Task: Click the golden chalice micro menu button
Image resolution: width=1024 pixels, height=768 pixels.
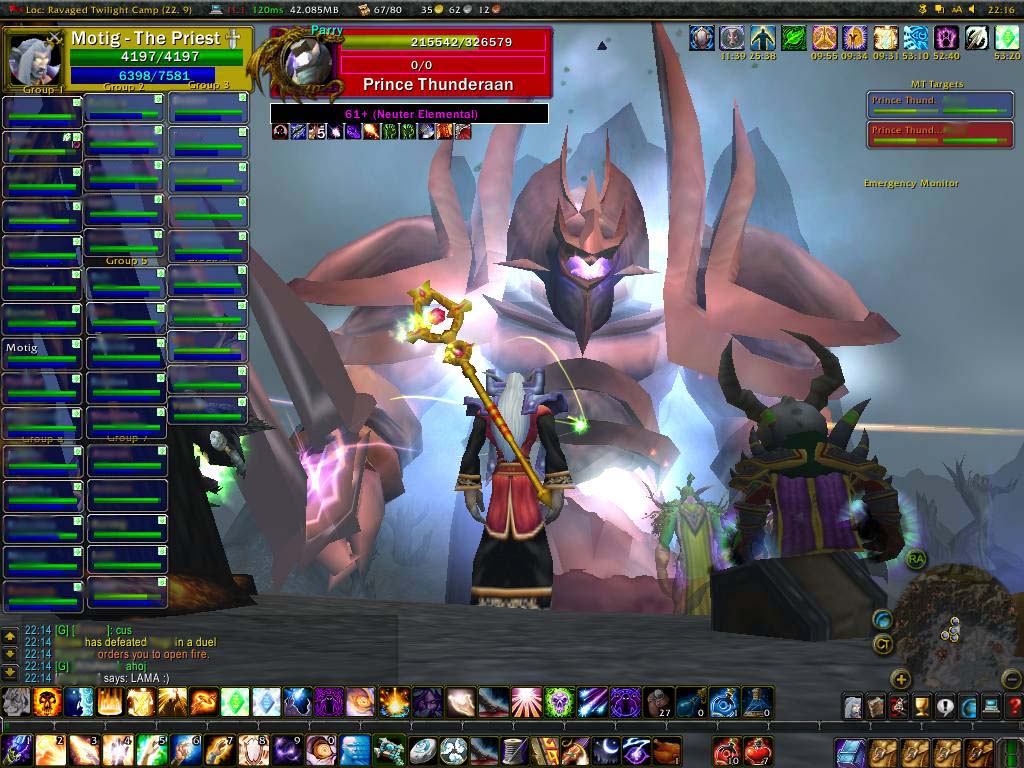Action: point(922,706)
